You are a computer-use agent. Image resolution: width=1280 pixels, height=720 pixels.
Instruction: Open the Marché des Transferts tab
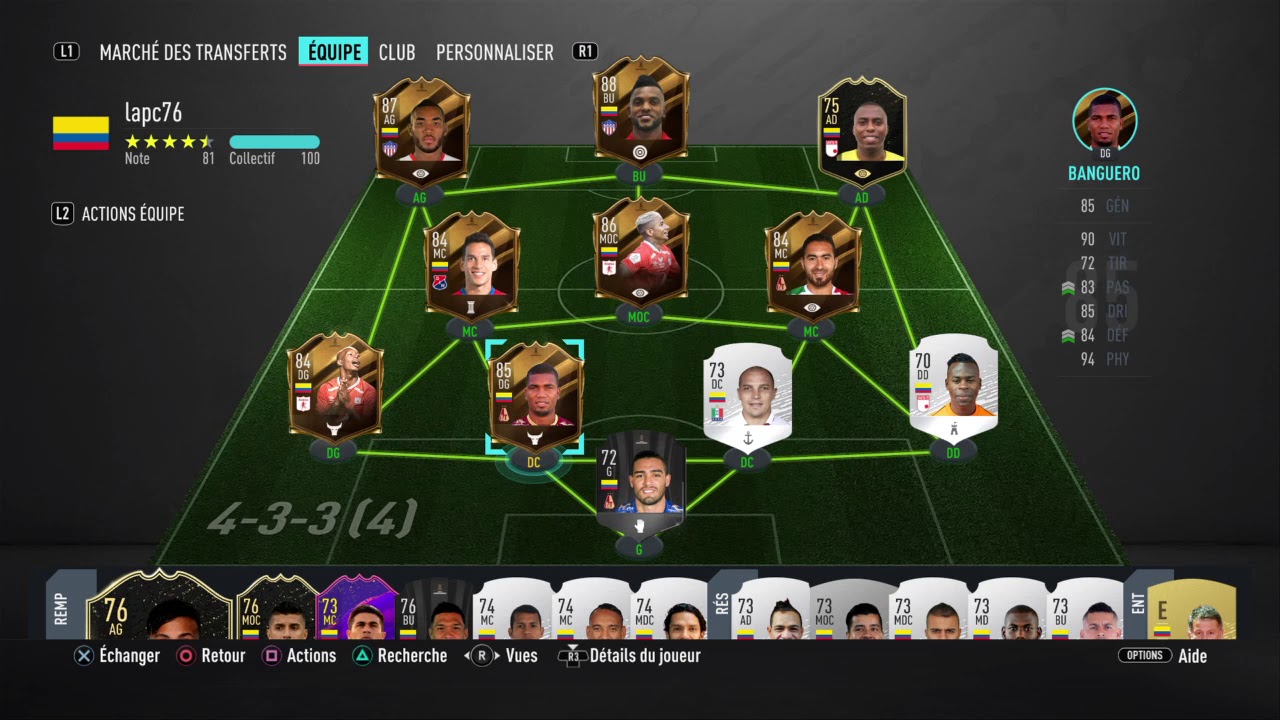(x=193, y=52)
